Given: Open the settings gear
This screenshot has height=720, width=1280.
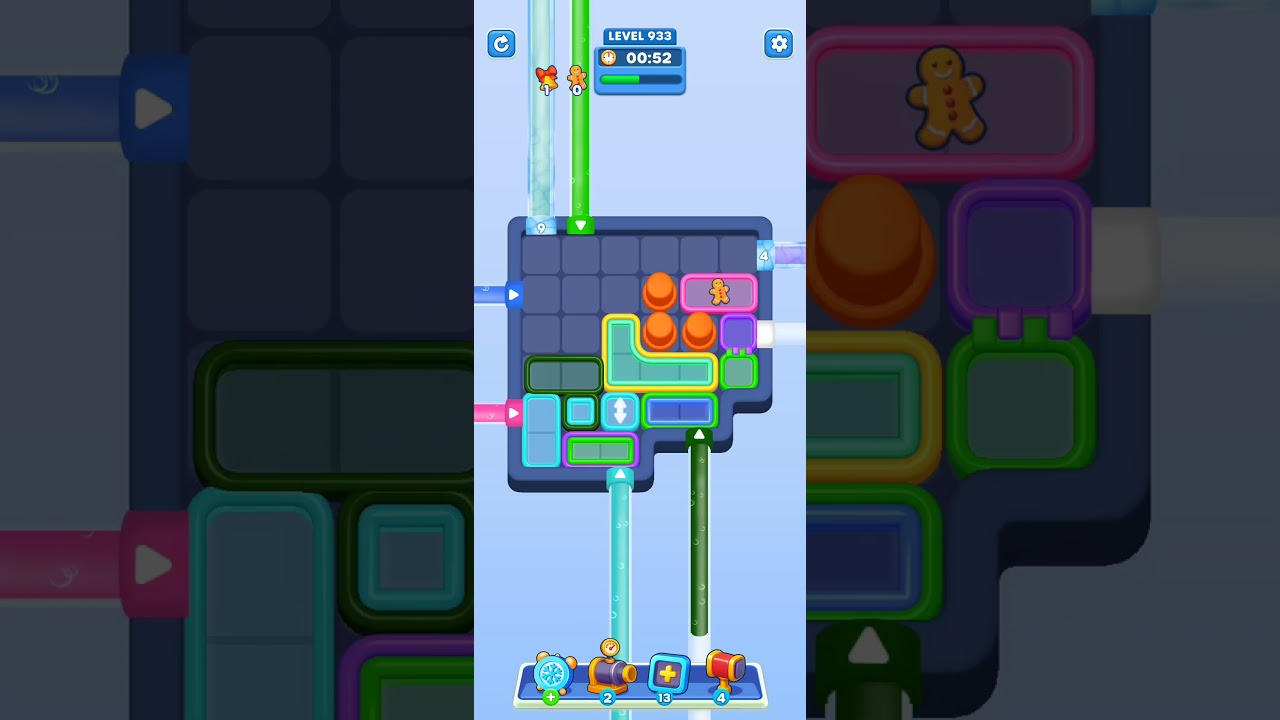Looking at the screenshot, I should [778, 44].
